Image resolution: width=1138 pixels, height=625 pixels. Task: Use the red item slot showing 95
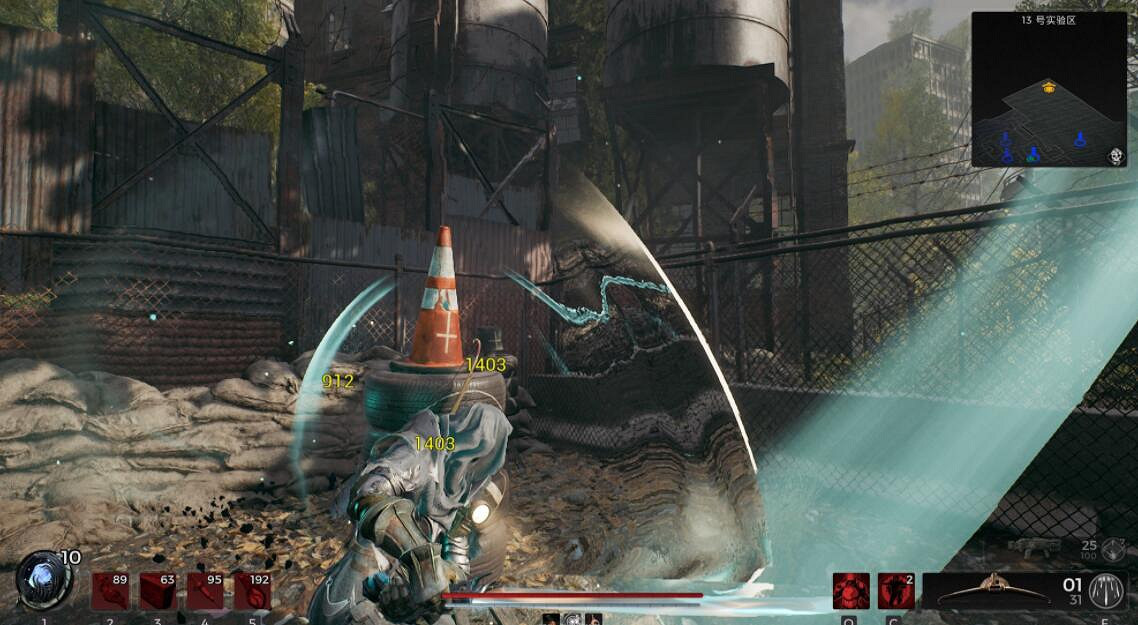(204, 591)
